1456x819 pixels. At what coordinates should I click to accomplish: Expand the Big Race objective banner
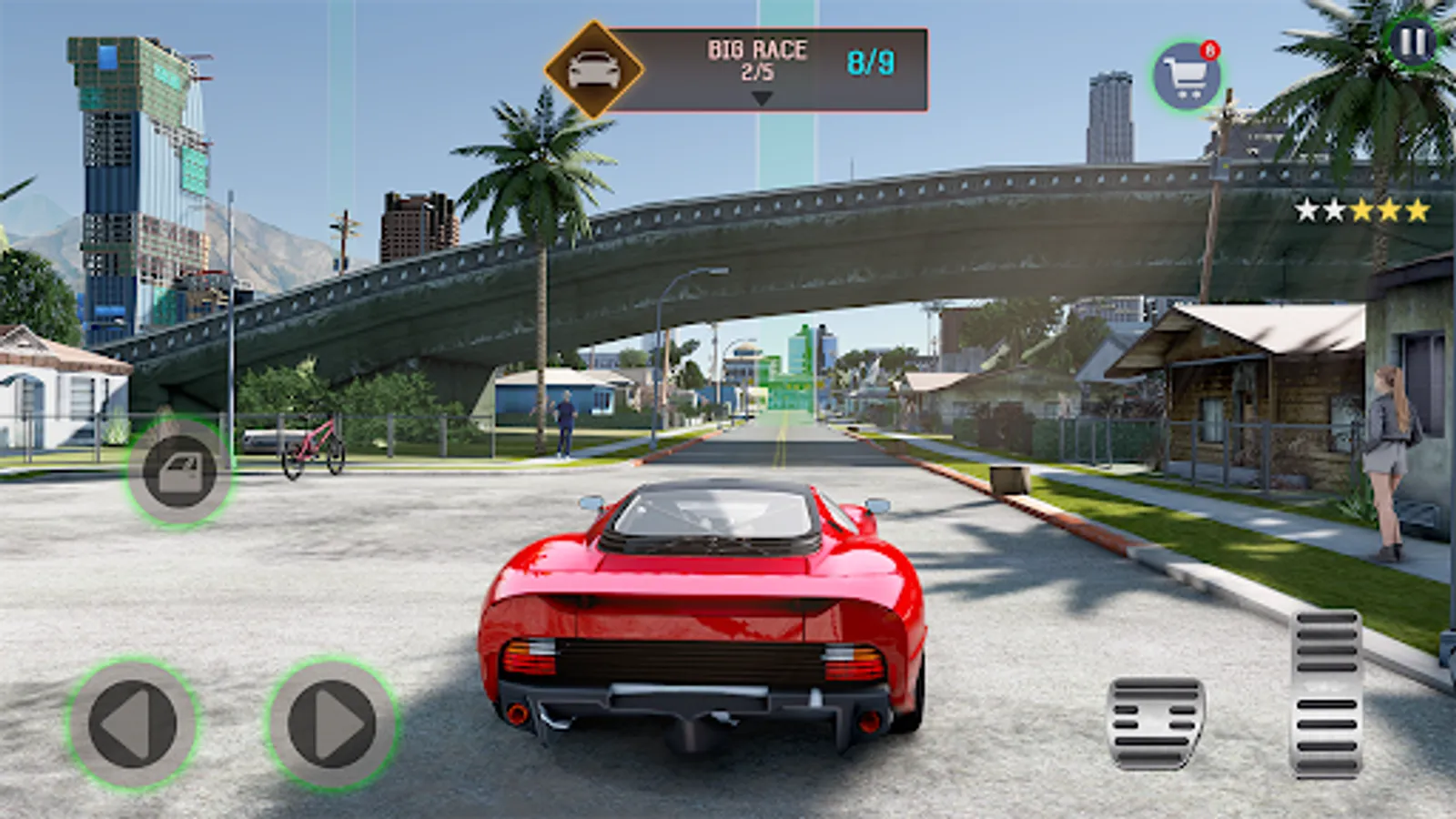pyautogui.click(x=762, y=96)
